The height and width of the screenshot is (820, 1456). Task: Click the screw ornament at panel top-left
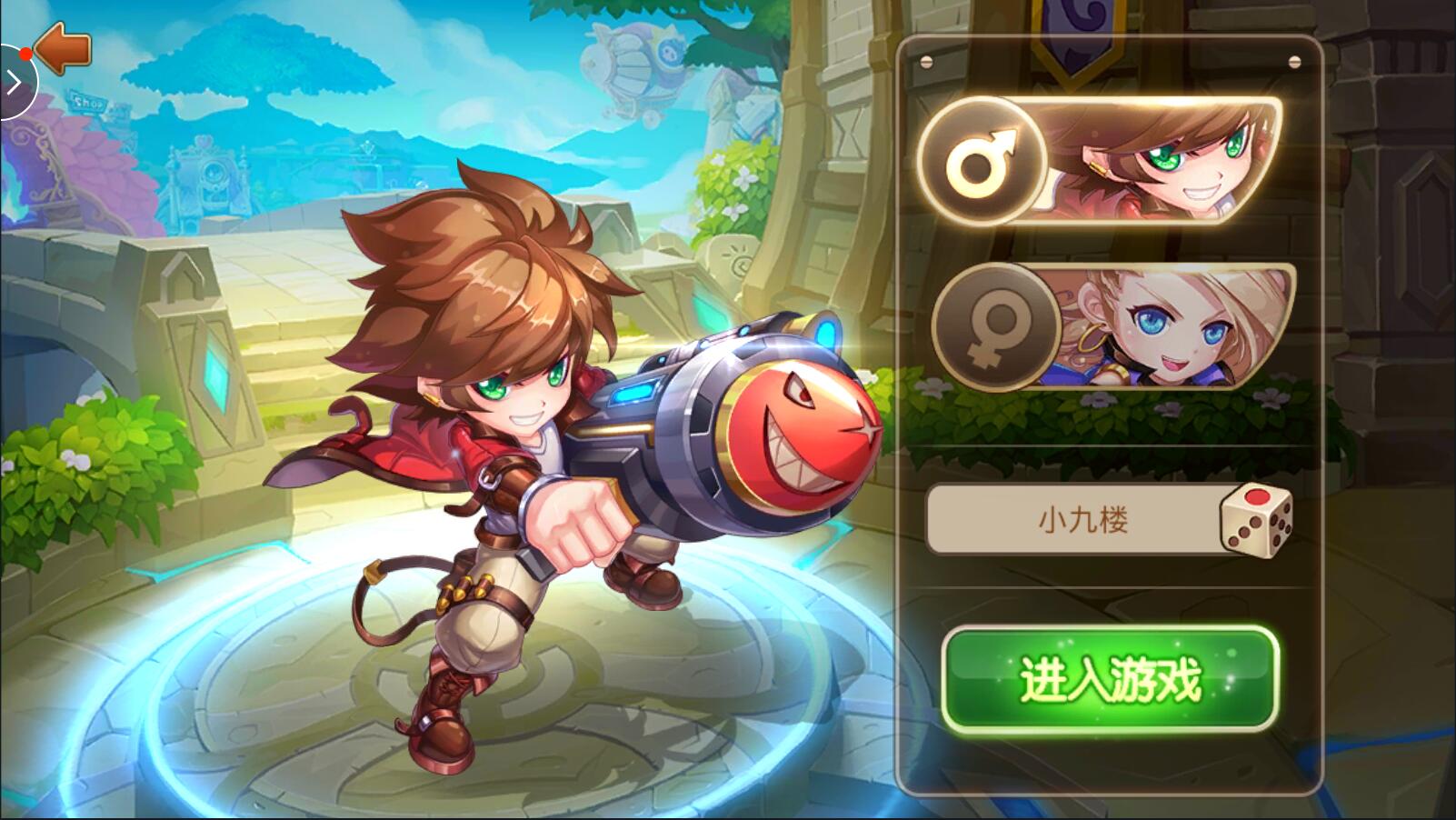coord(927,62)
